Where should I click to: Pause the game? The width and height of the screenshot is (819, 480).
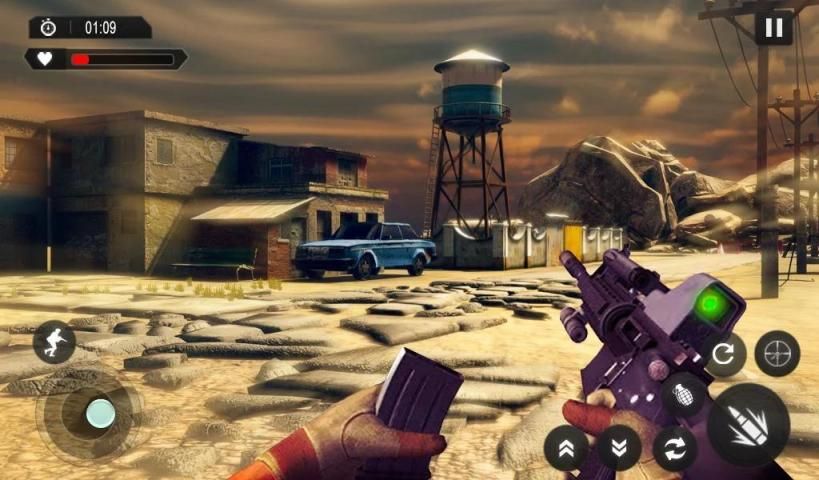773,27
